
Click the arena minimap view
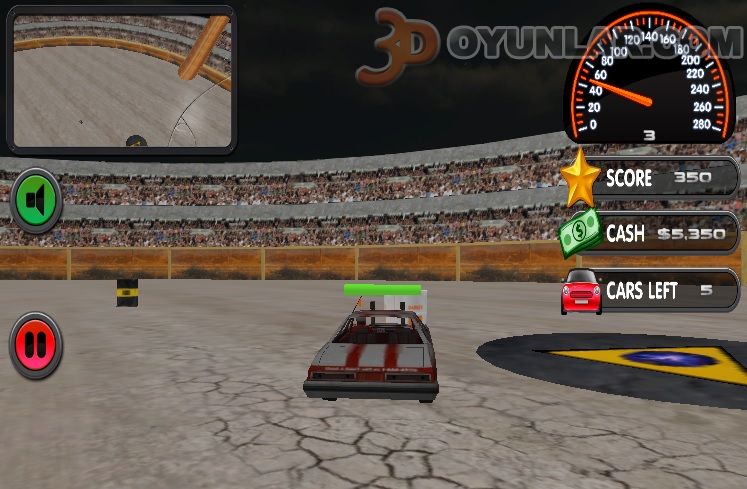[121, 79]
